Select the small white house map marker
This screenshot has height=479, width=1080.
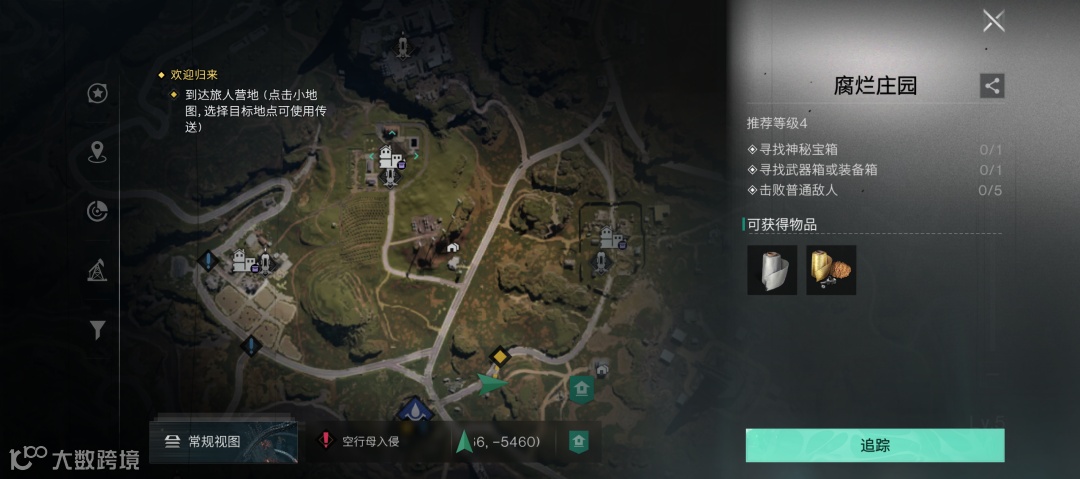pyautogui.click(x=453, y=247)
